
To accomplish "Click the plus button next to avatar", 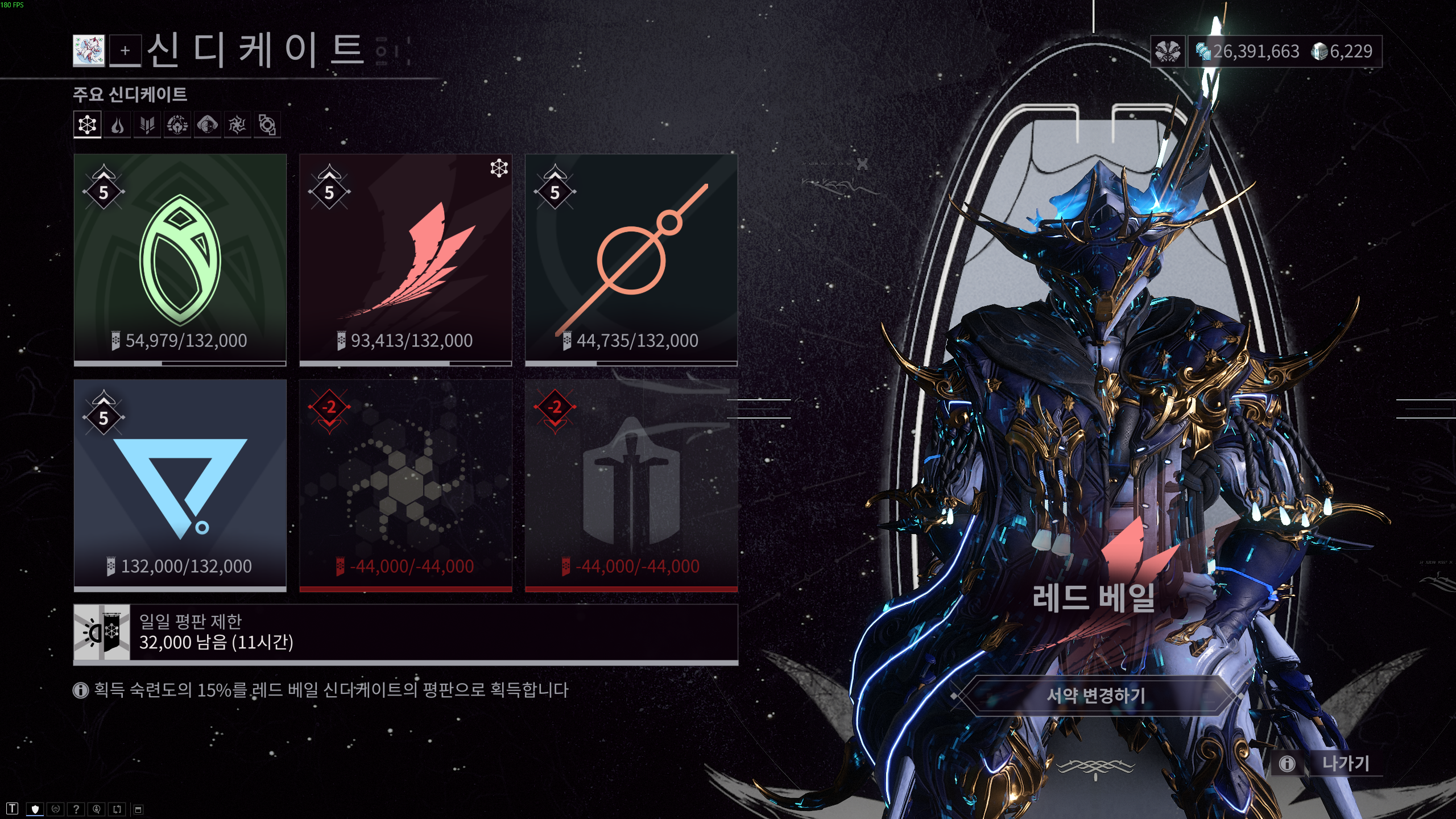I will (125, 51).
